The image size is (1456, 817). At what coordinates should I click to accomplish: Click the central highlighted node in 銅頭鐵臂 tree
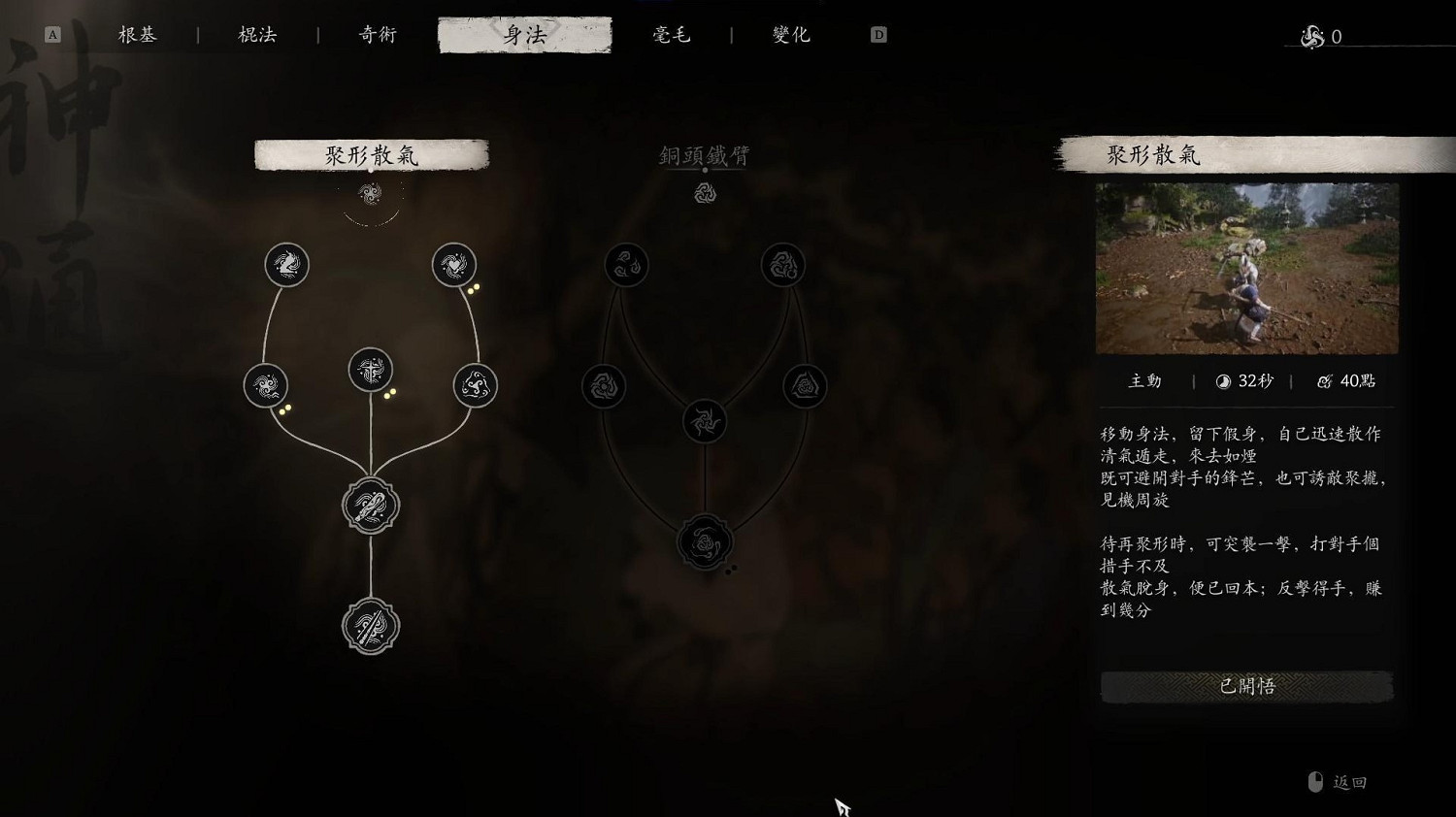click(x=705, y=419)
